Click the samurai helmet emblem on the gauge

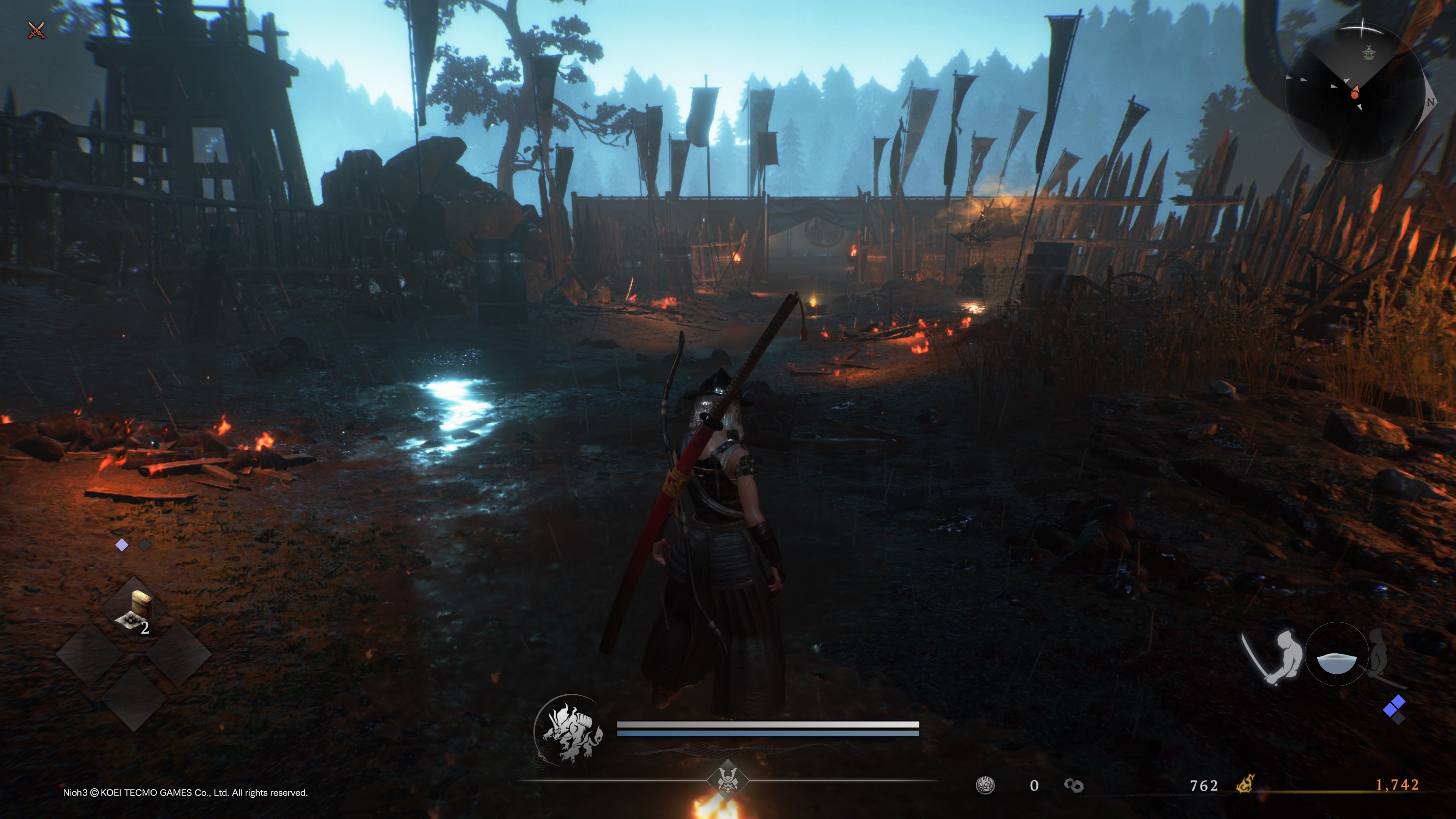[728, 781]
